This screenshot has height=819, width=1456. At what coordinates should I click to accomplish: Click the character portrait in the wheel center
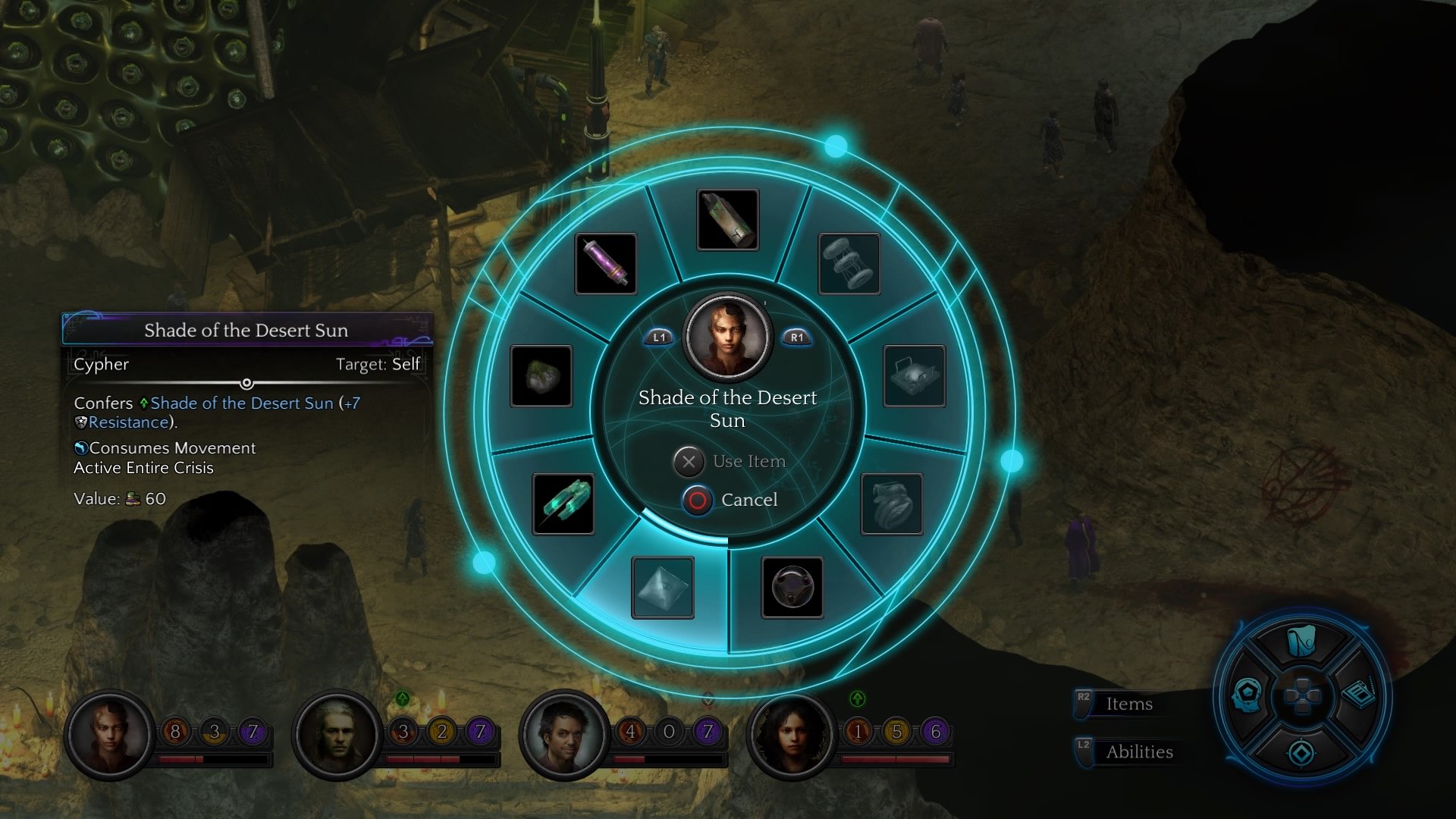(726, 338)
